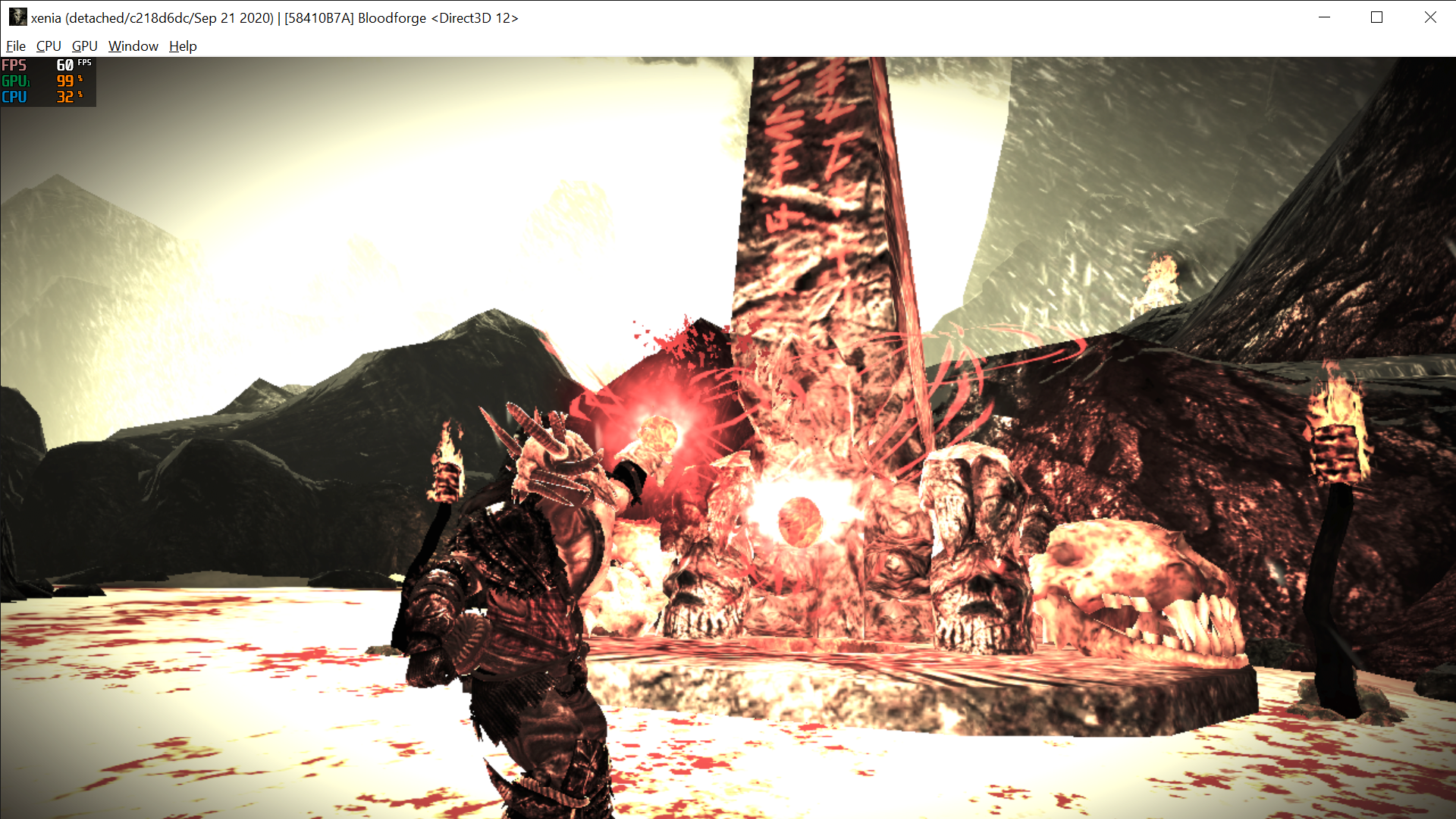Viewport: 1456px width, 819px height.
Task: Minimize the xenia emulator window
Action: (x=1324, y=17)
